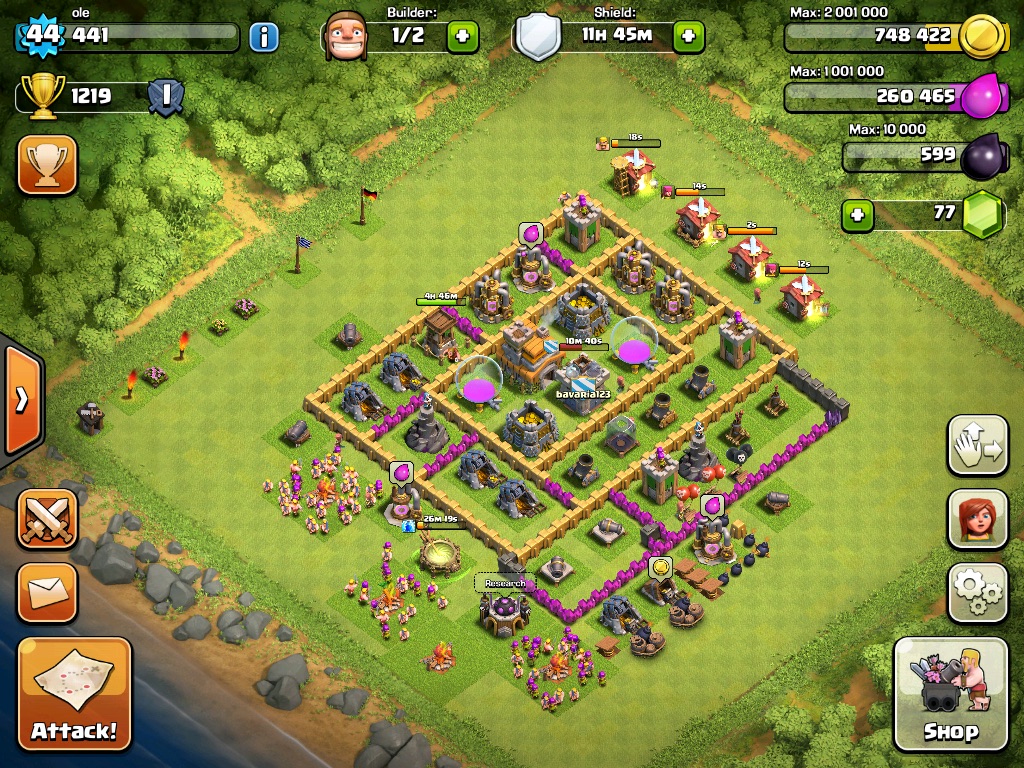Tap the league shield badge

coord(164,97)
